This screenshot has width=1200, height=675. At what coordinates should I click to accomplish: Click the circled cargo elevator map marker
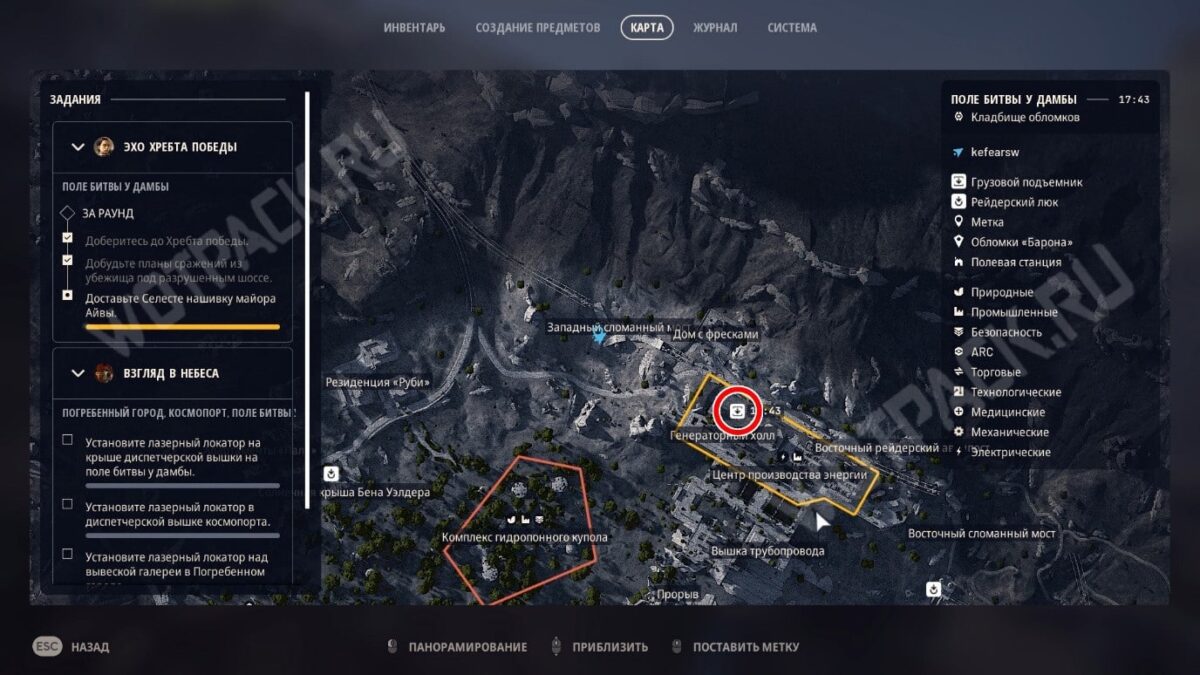click(x=737, y=409)
